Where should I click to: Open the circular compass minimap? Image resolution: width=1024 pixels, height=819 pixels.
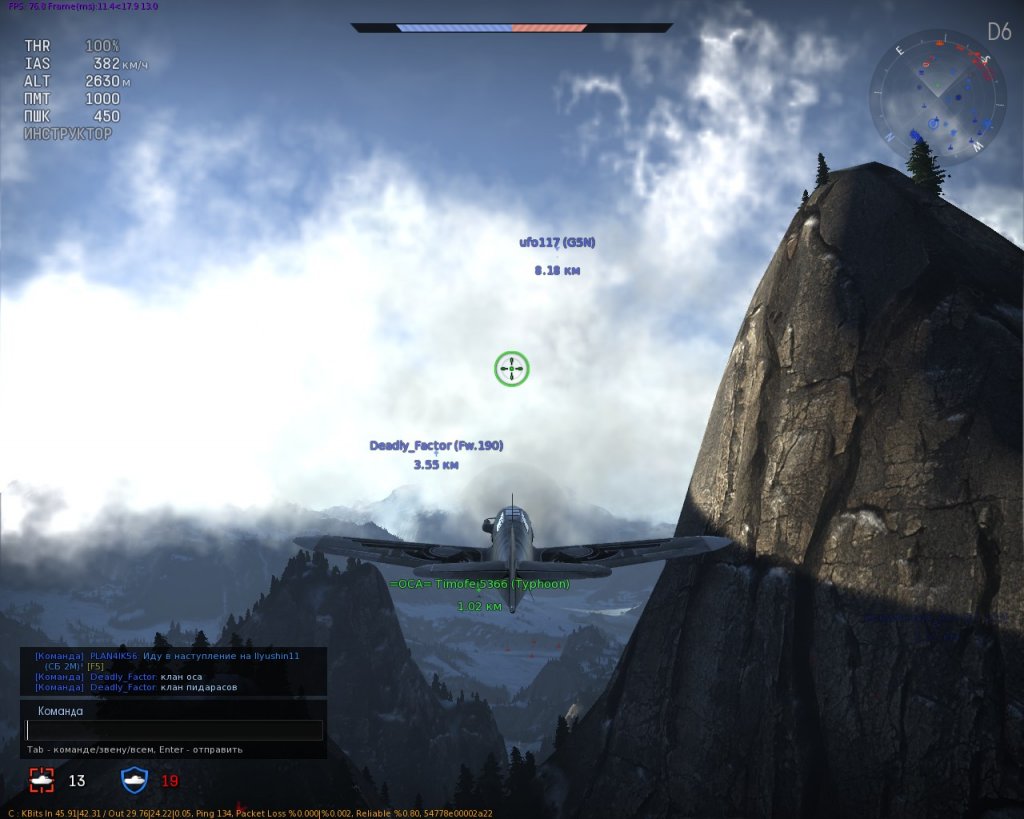coord(936,96)
